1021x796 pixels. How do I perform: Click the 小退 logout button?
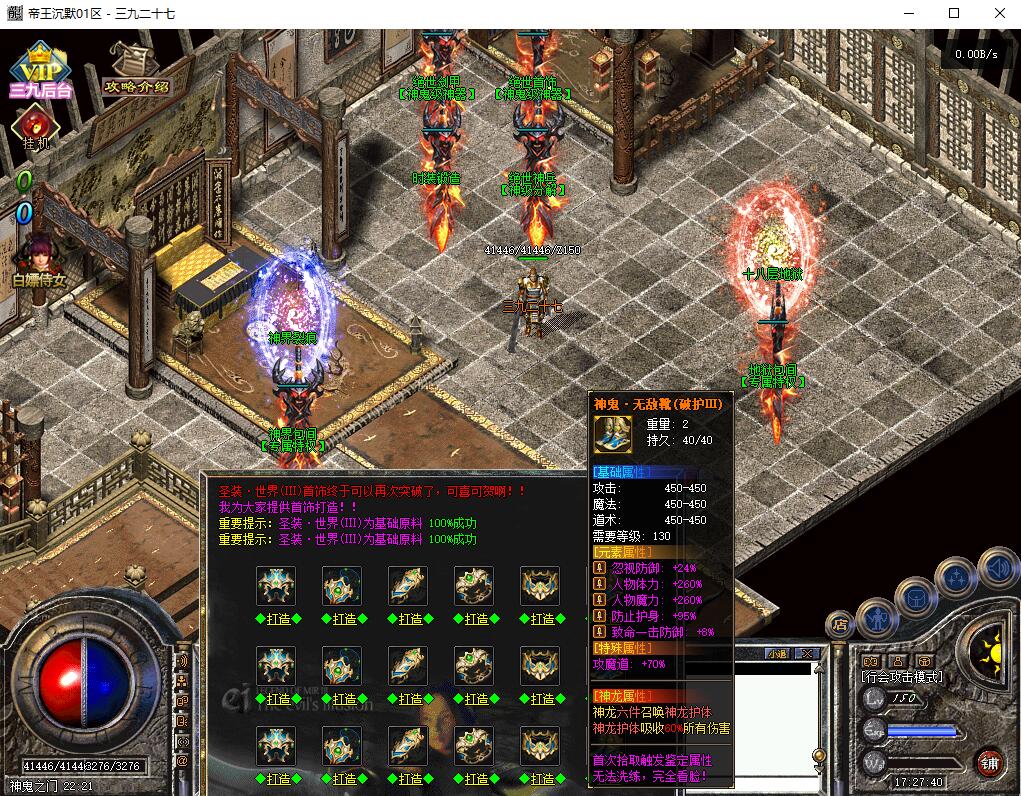(x=778, y=654)
